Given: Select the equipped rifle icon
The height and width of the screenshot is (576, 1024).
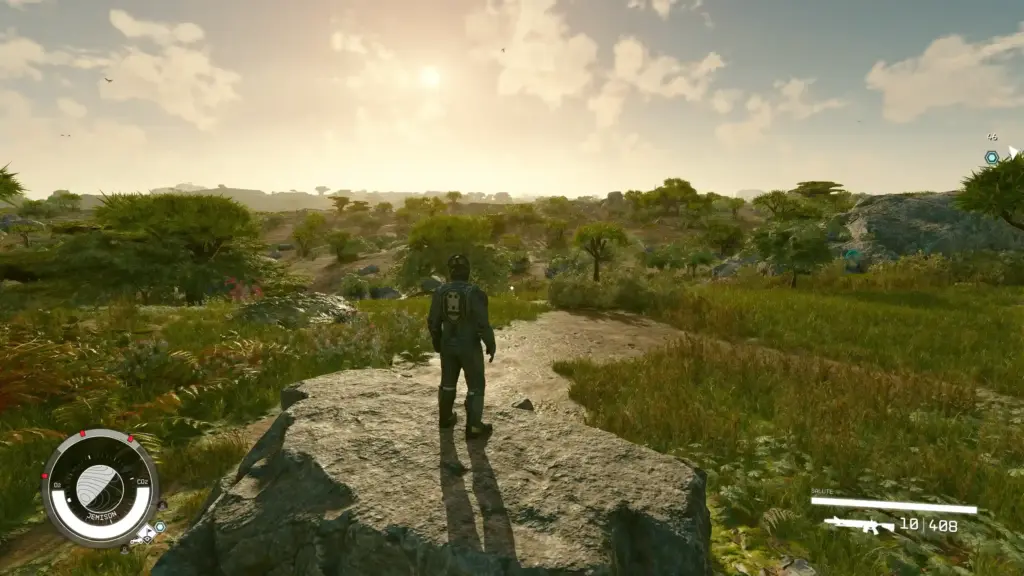Looking at the screenshot, I should click(x=859, y=524).
